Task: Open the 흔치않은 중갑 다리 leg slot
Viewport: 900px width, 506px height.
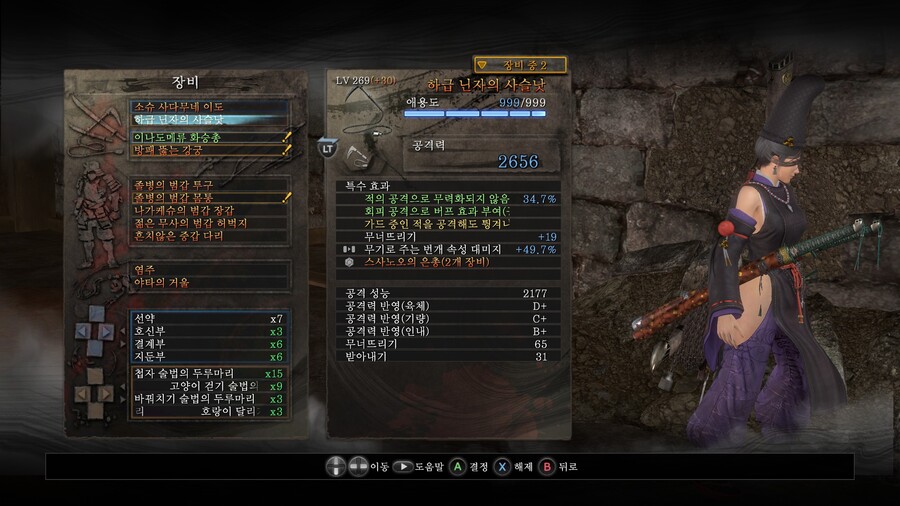Action: pyautogui.click(x=210, y=237)
